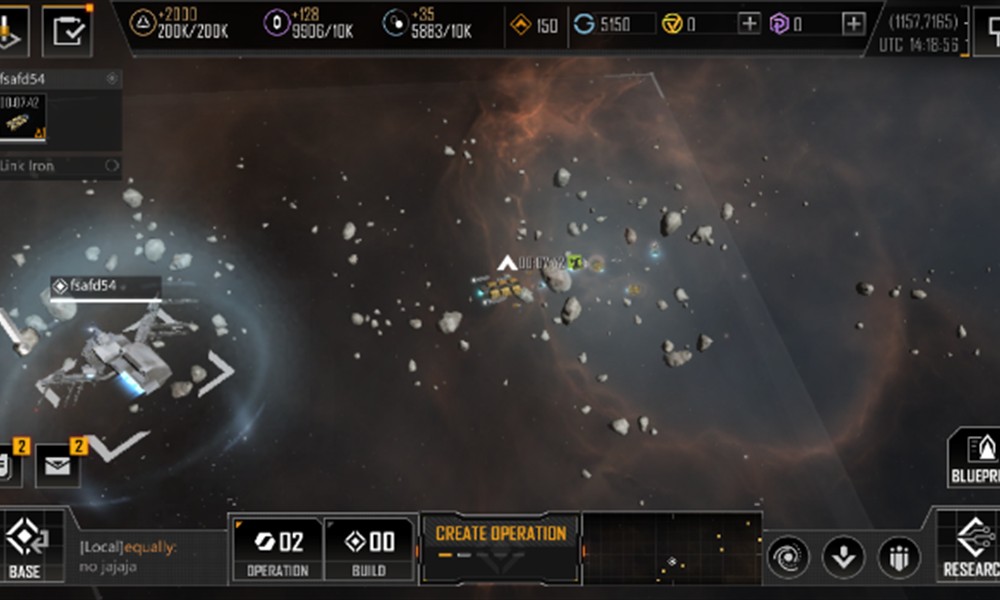
Task: Go to the Base screen
Action: [25, 545]
